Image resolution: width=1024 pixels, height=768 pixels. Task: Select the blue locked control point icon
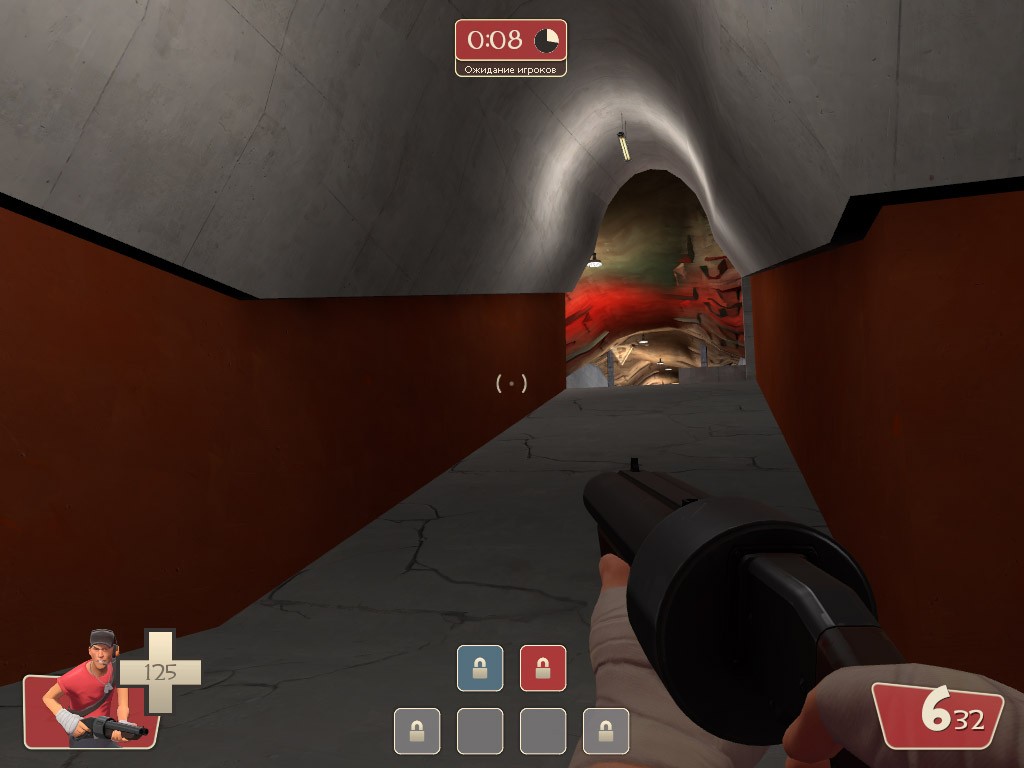click(x=480, y=668)
